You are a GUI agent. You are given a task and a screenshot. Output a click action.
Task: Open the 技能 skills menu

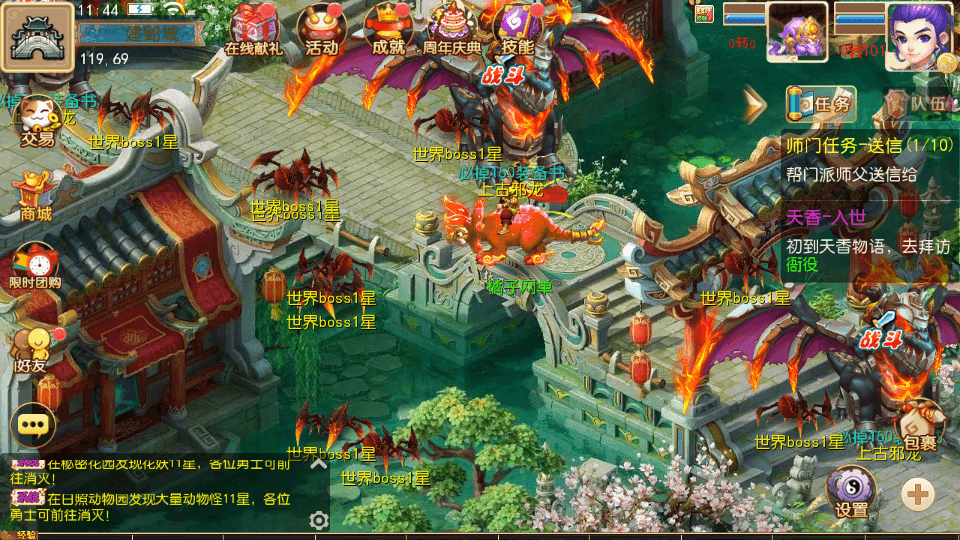pos(518,27)
